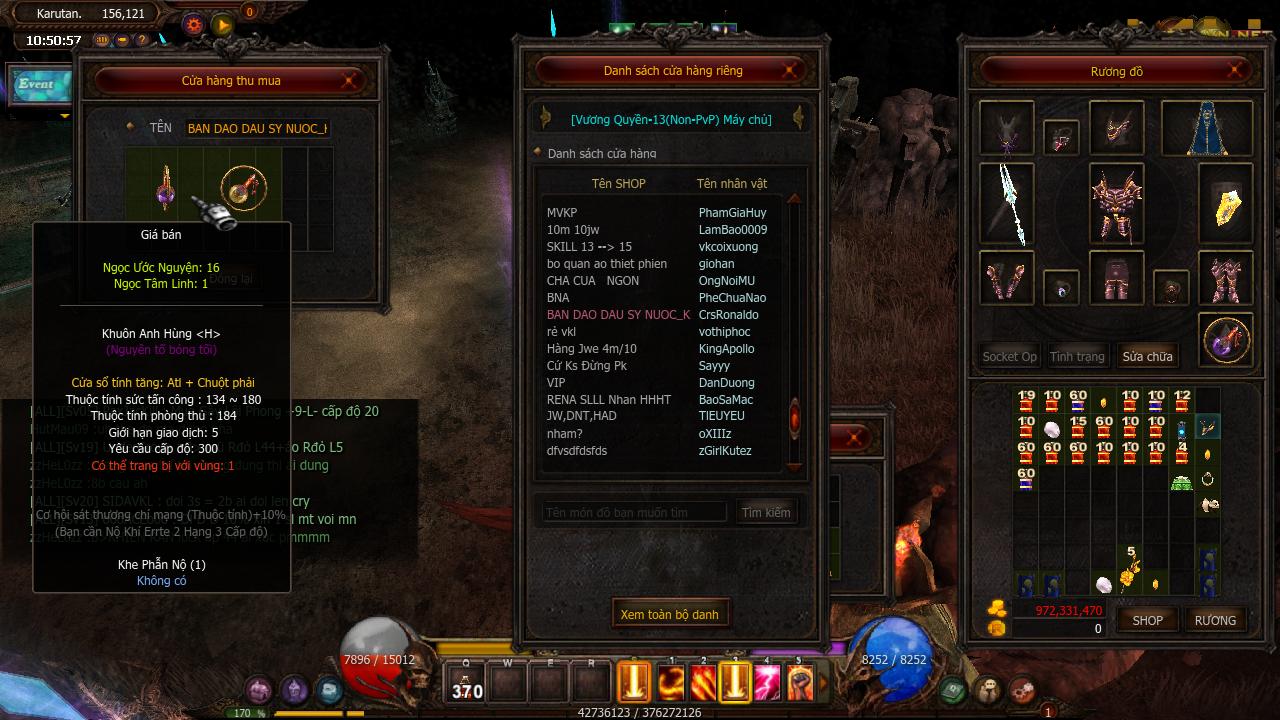Screen dimensions: 1280x720
Task: Click the Tìm kiếm search button
Action: [x=766, y=513]
